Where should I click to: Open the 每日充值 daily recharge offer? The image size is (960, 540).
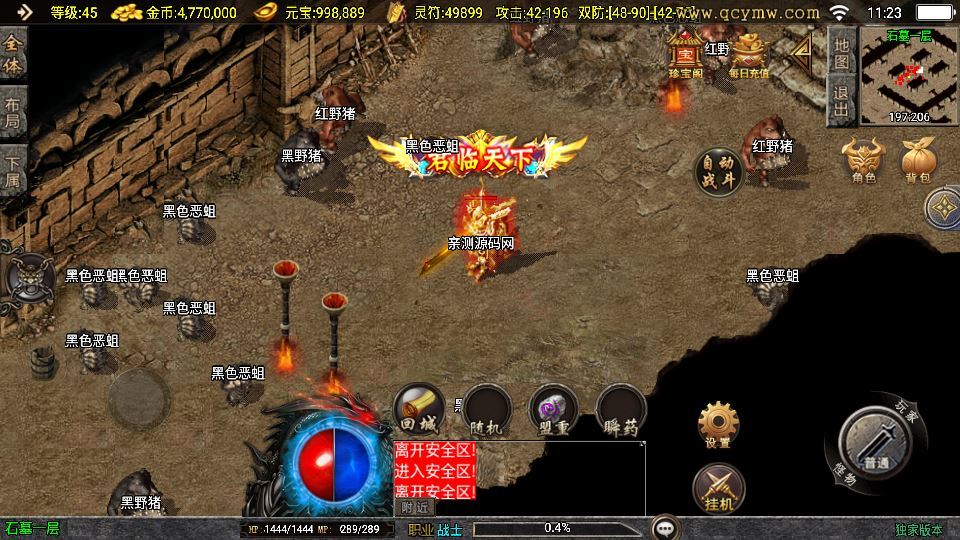click(749, 56)
